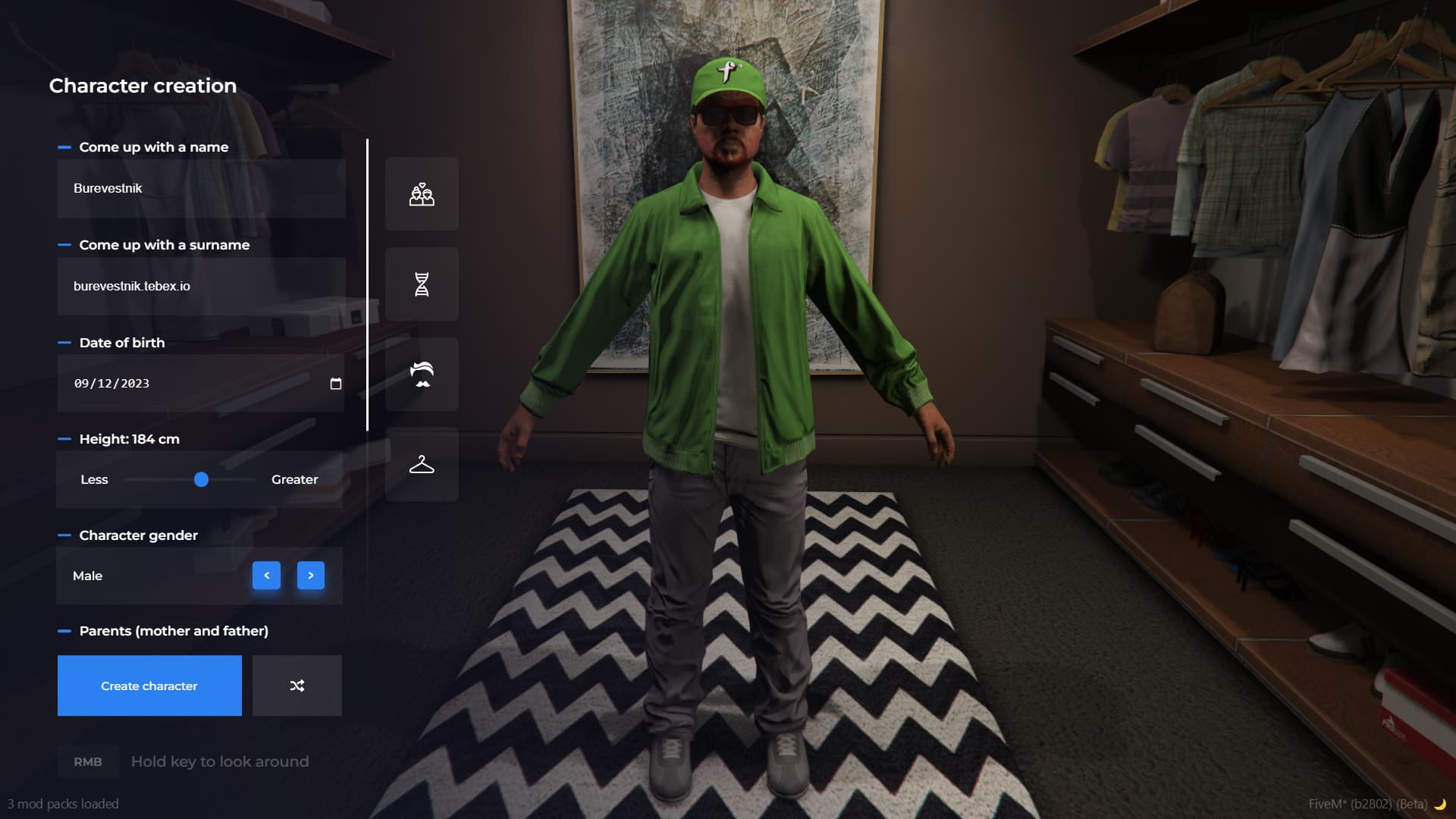Click the RMB key hint badge
The width and height of the screenshot is (1456, 819).
(87, 761)
